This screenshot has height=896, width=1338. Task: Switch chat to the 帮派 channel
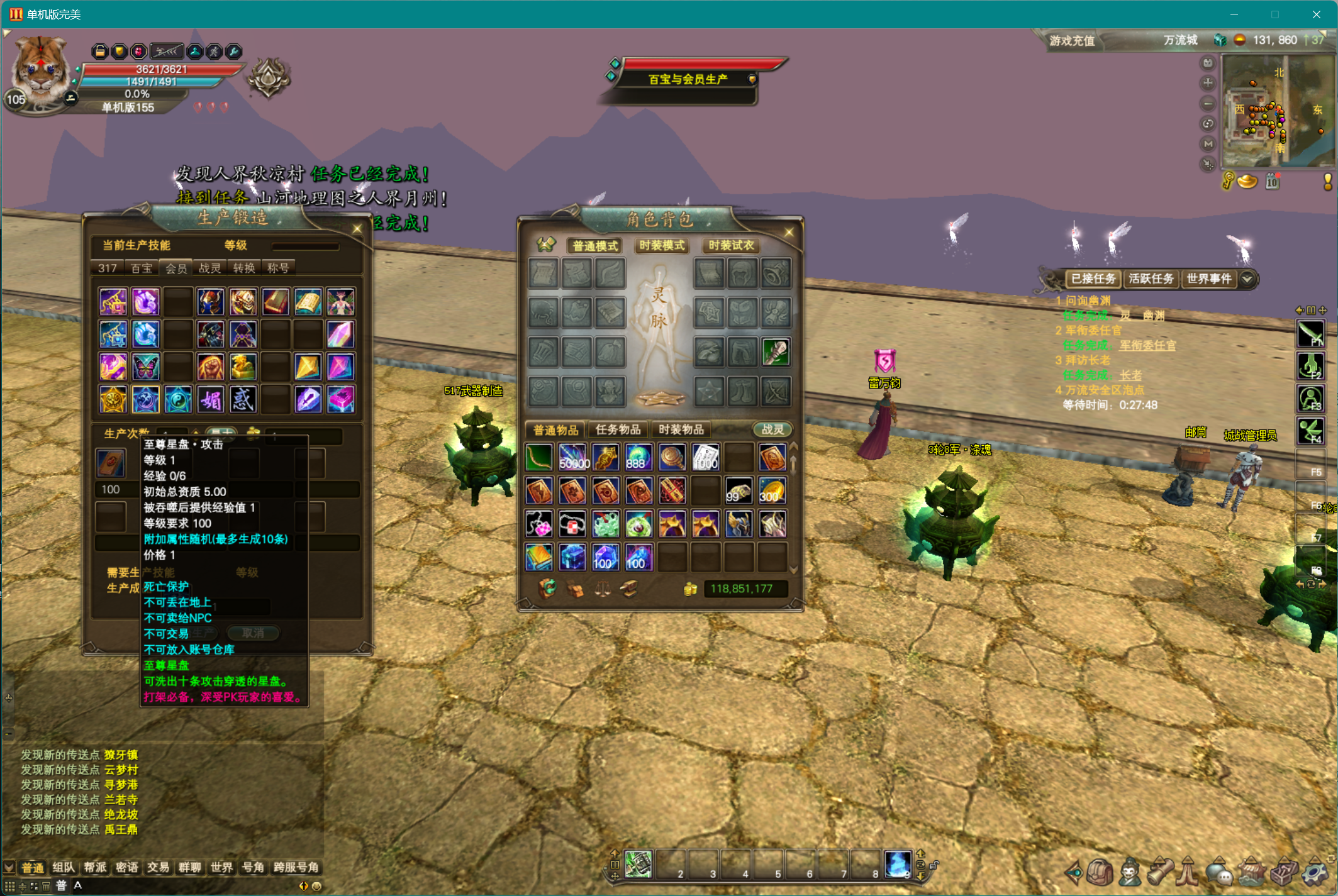click(95, 868)
